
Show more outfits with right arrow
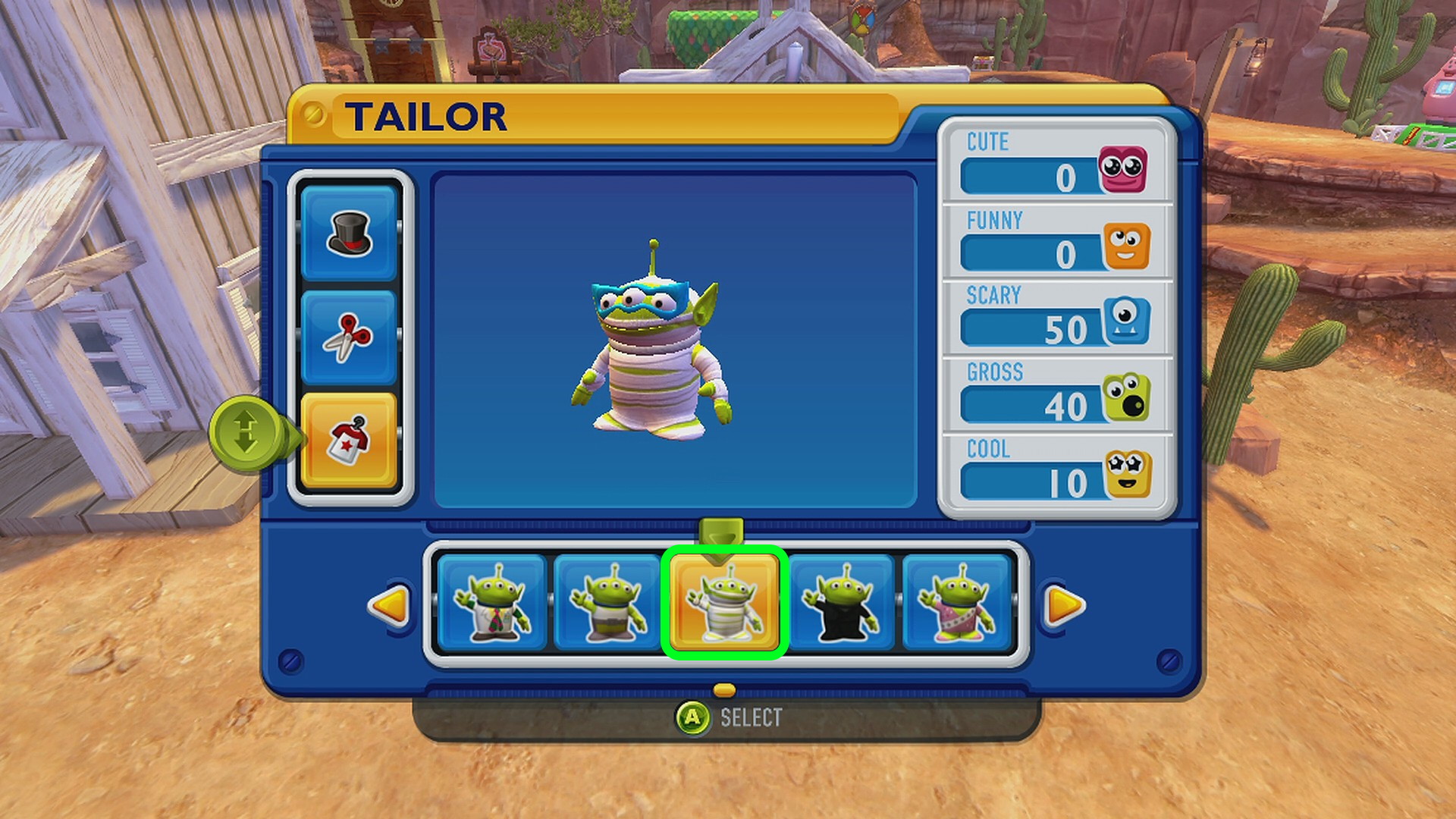1064,605
